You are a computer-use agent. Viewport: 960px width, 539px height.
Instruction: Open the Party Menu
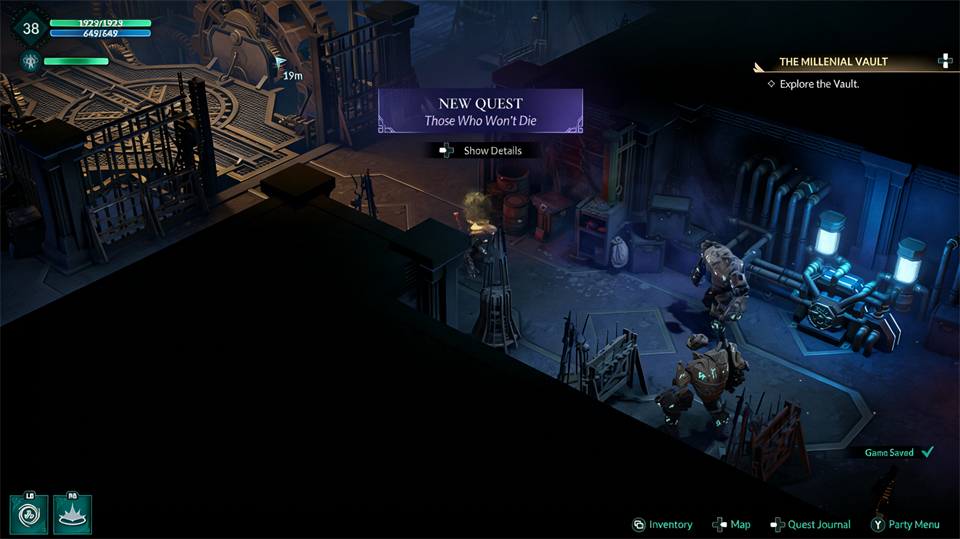(905, 524)
